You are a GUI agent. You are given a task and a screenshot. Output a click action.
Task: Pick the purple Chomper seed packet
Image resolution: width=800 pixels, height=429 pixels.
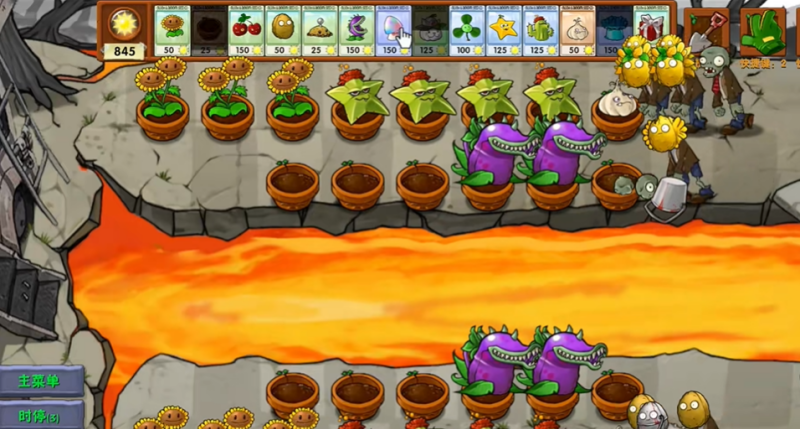[x=356, y=30]
